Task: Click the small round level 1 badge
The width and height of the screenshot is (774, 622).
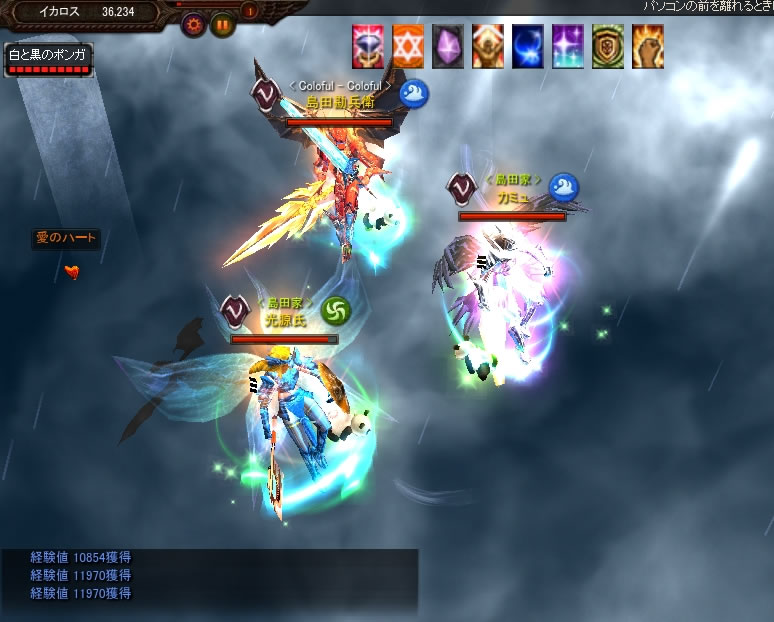Action: tap(250, 12)
